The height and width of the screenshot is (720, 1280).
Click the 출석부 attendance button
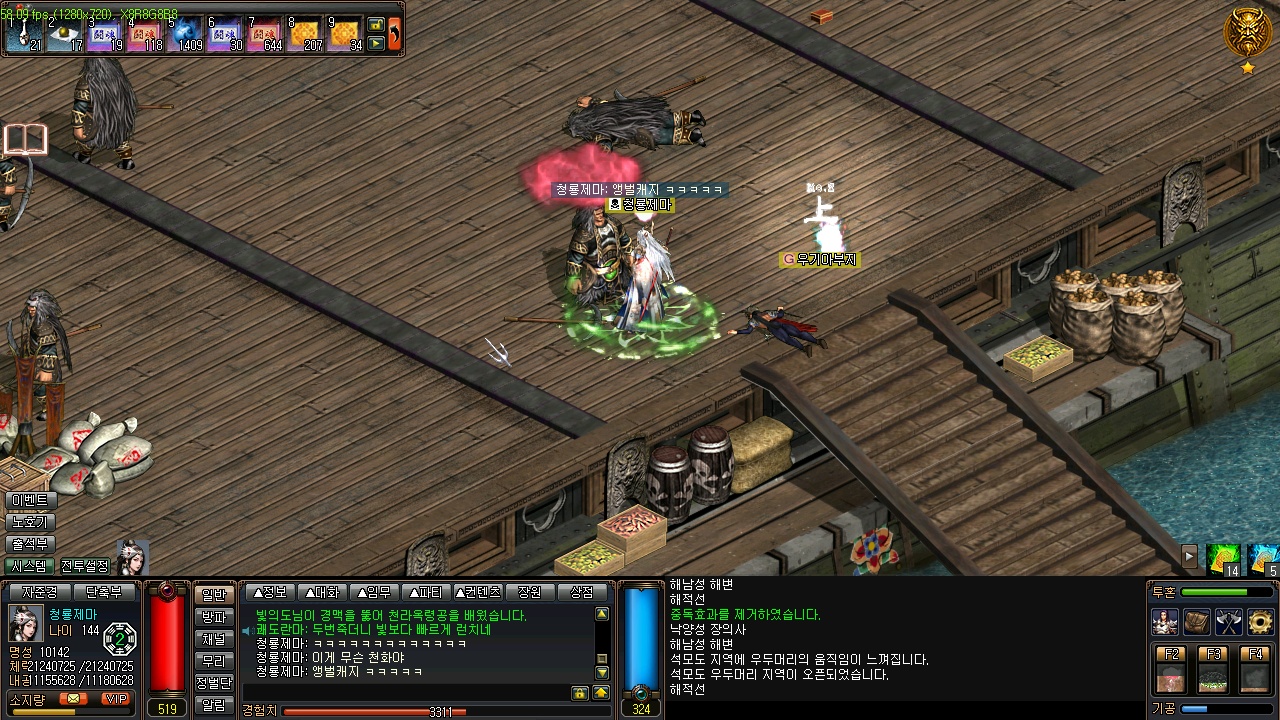tap(30, 544)
